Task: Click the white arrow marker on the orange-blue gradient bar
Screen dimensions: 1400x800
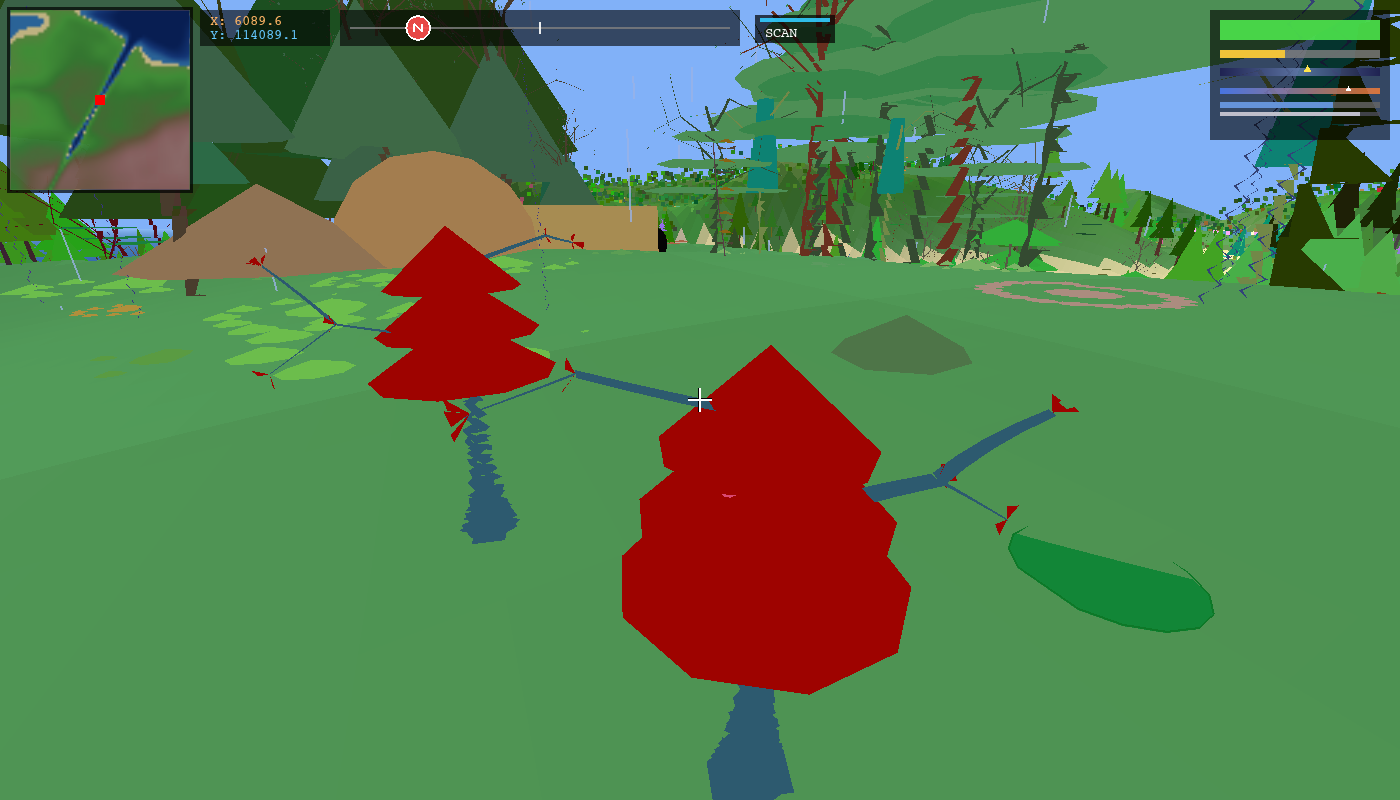Action: tap(1348, 87)
